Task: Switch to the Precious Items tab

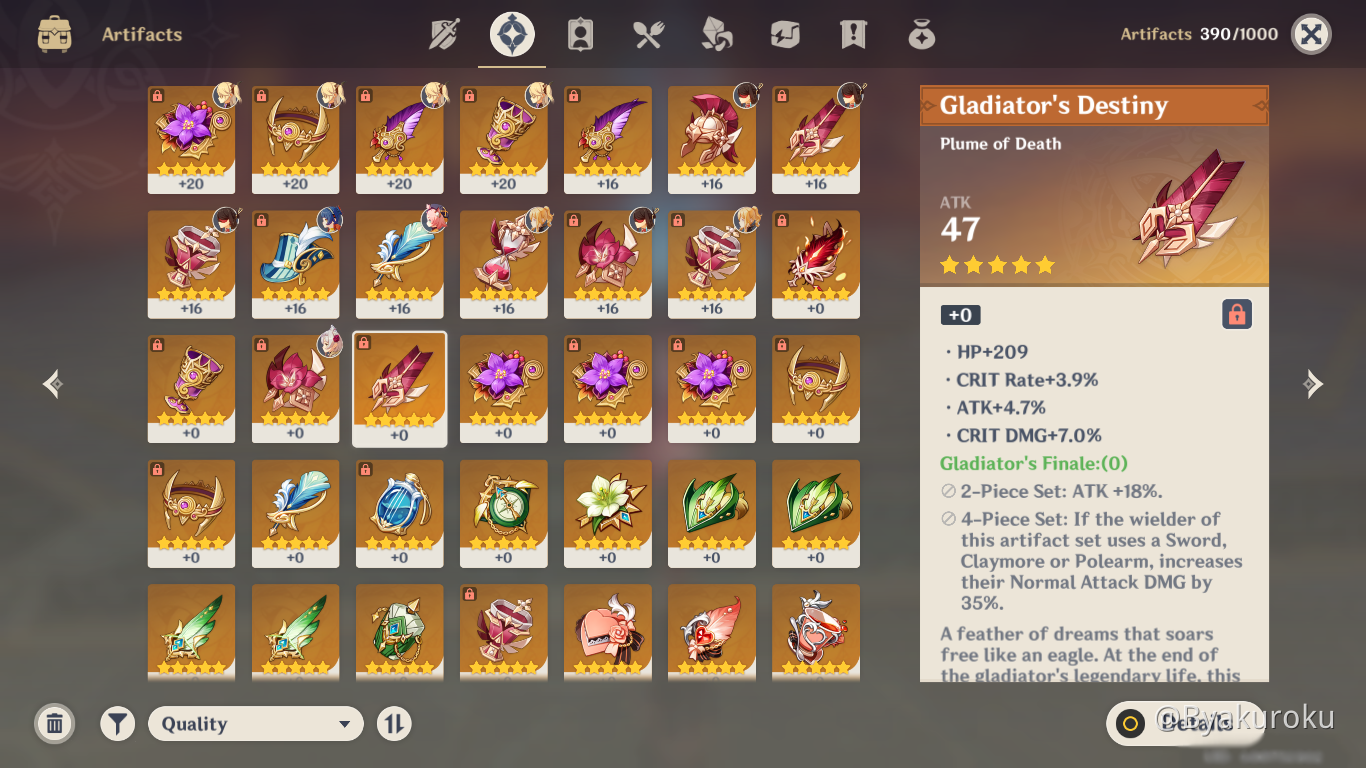Action: tap(921, 35)
